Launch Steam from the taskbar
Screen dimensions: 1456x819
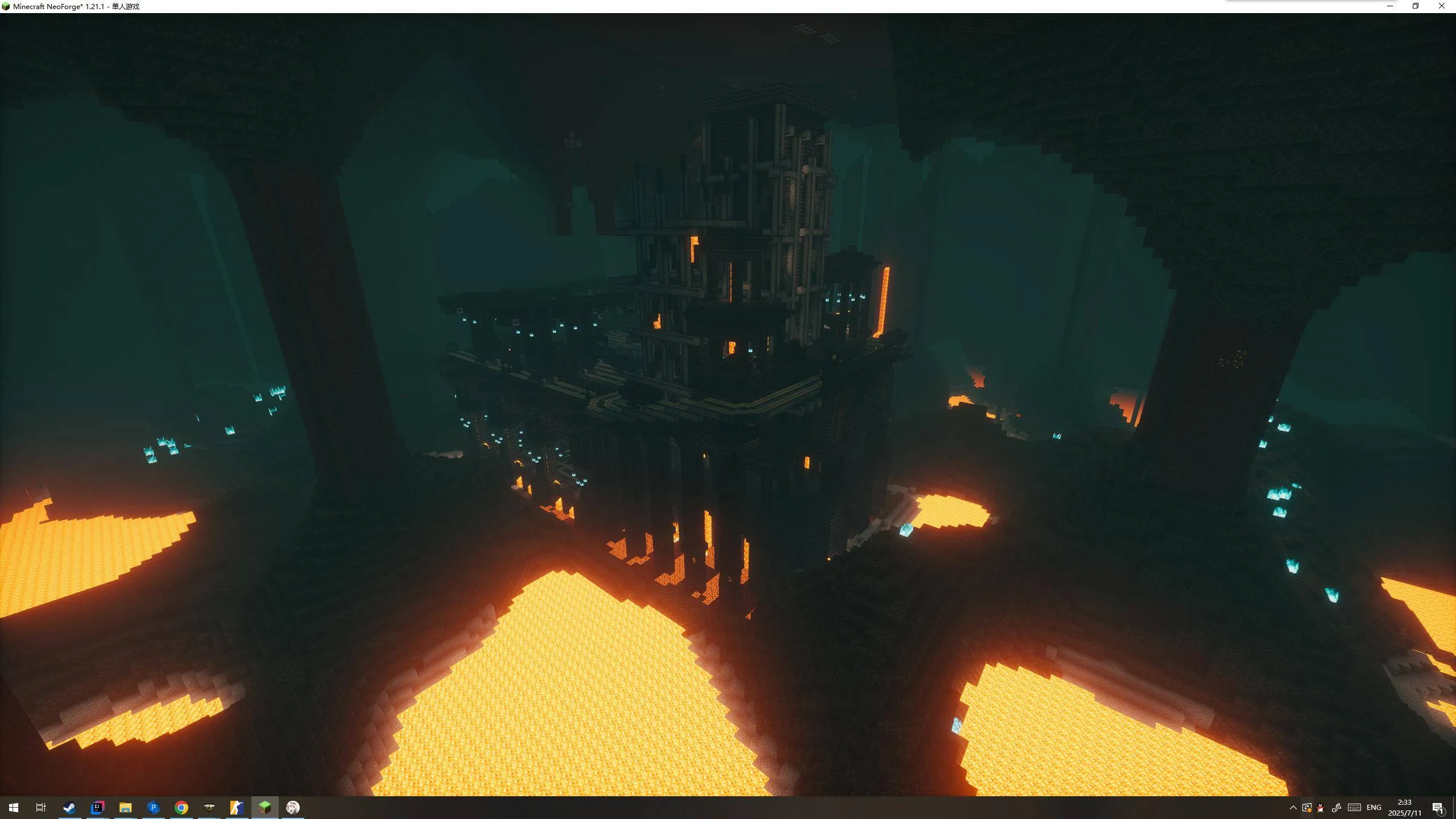[69, 807]
